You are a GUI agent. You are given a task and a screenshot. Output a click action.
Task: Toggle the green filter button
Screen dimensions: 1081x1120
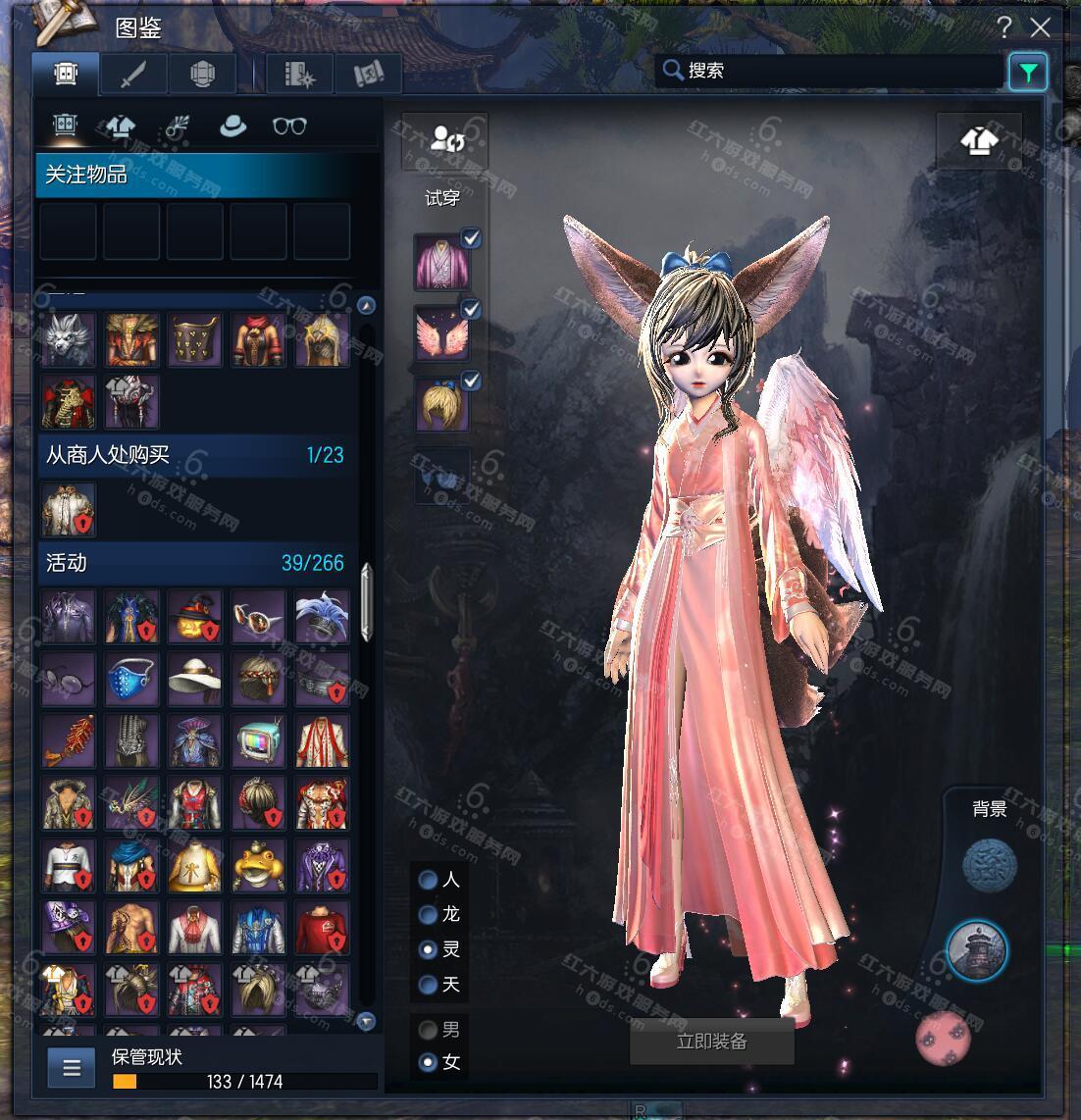point(1028,72)
